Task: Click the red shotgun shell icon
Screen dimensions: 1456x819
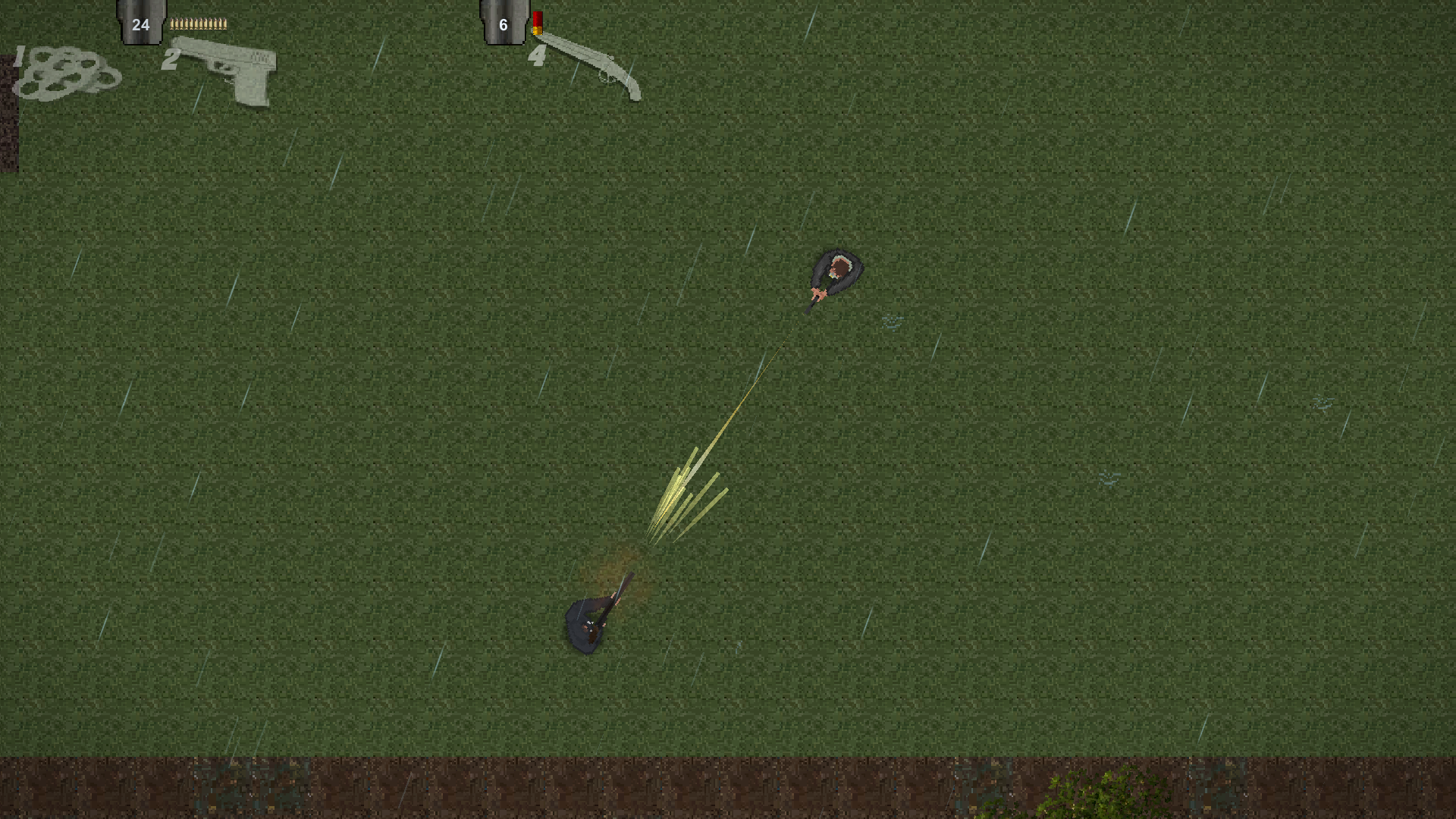Action: click(538, 23)
